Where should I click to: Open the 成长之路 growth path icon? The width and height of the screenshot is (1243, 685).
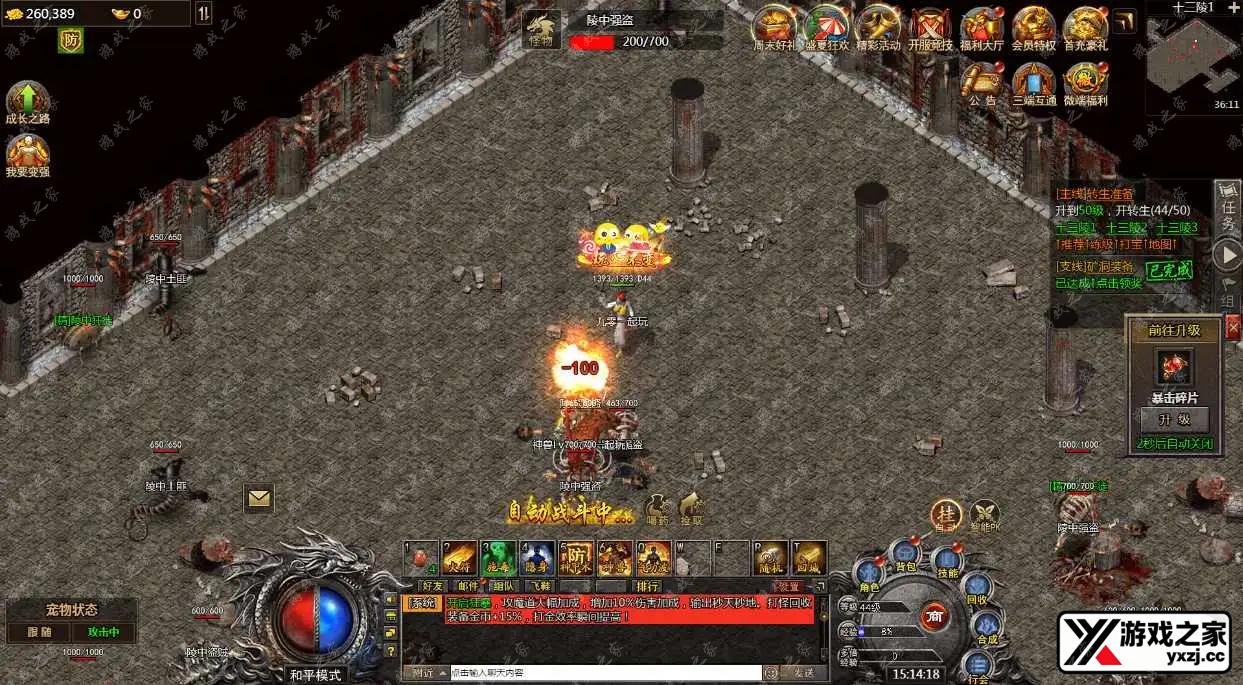pos(28,102)
